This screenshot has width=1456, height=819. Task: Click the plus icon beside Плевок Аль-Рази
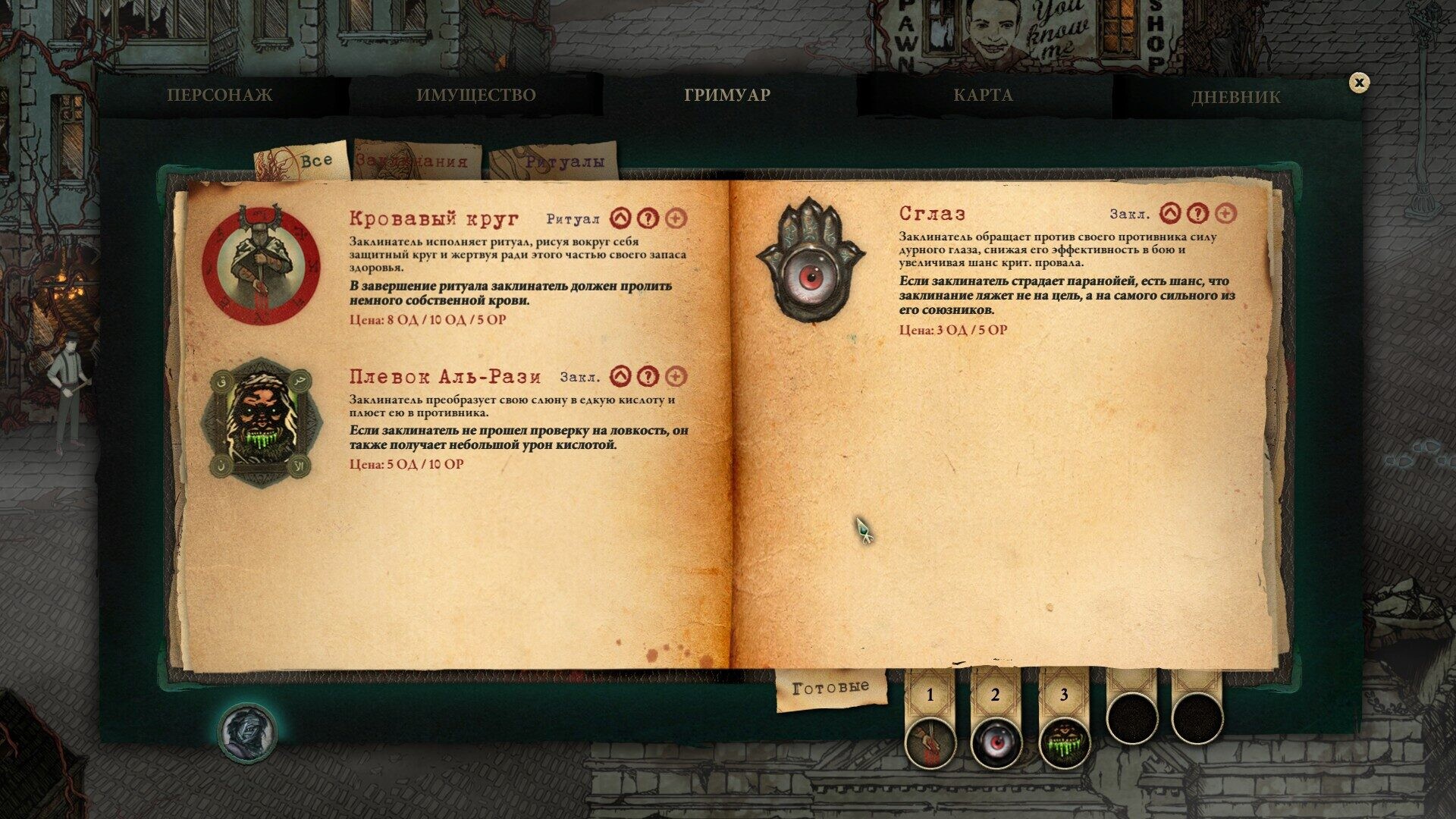pyautogui.click(x=675, y=376)
